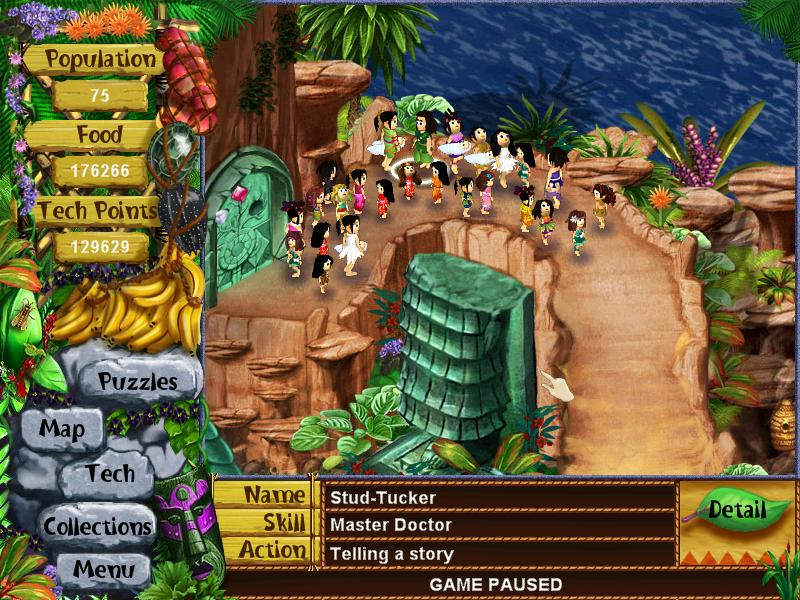The height and width of the screenshot is (600, 800).
Task: Show the Tech upgrades screen
Action: click(109, 474)
